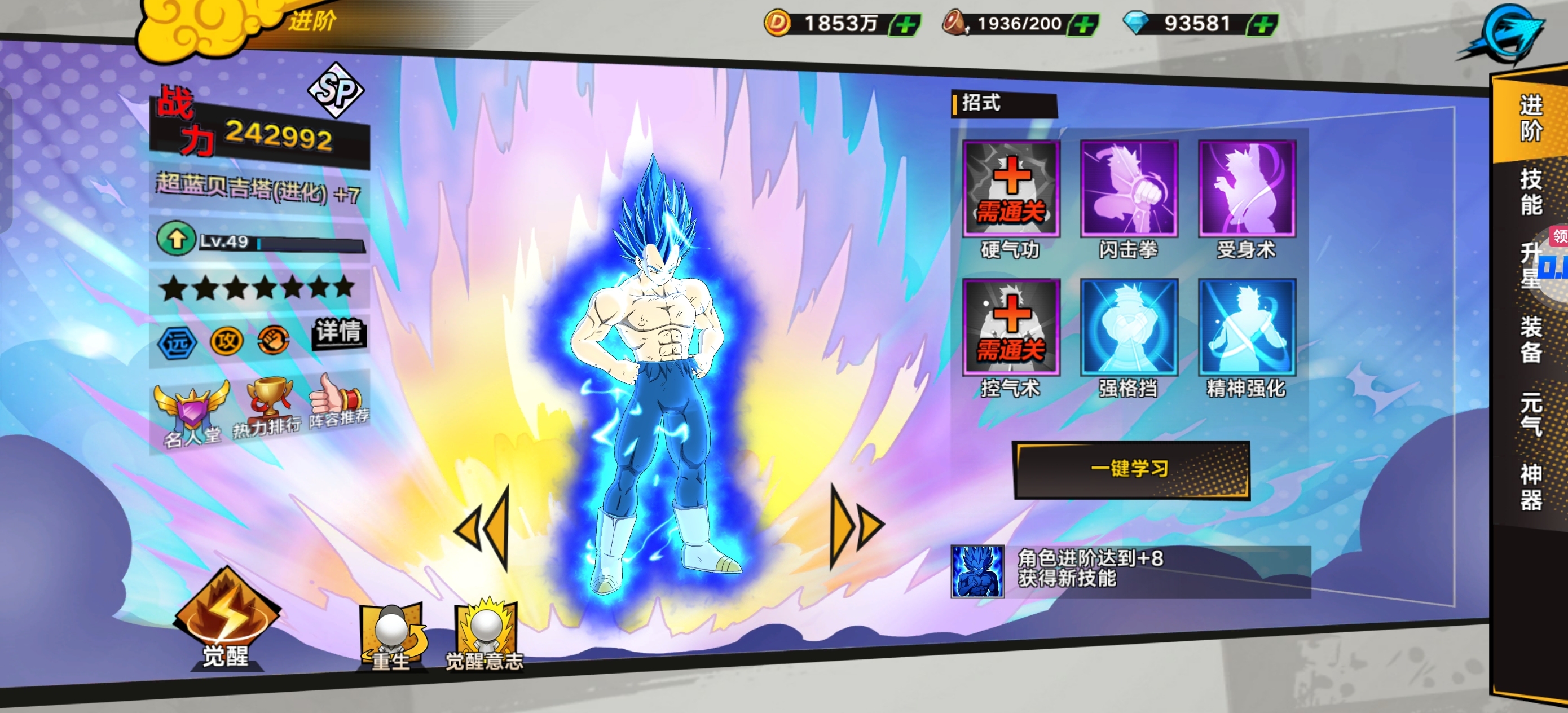View character 详情 details

pos(338,332)
